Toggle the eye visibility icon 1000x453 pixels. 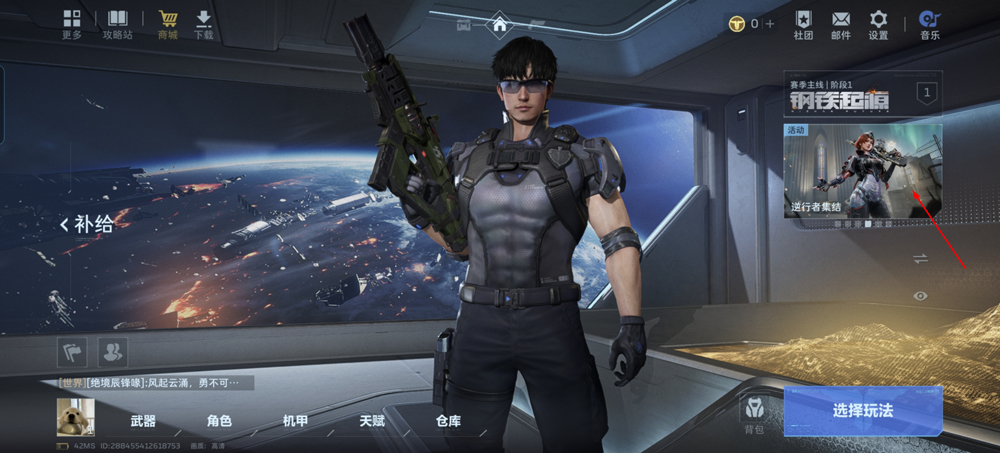pos(920,296)
